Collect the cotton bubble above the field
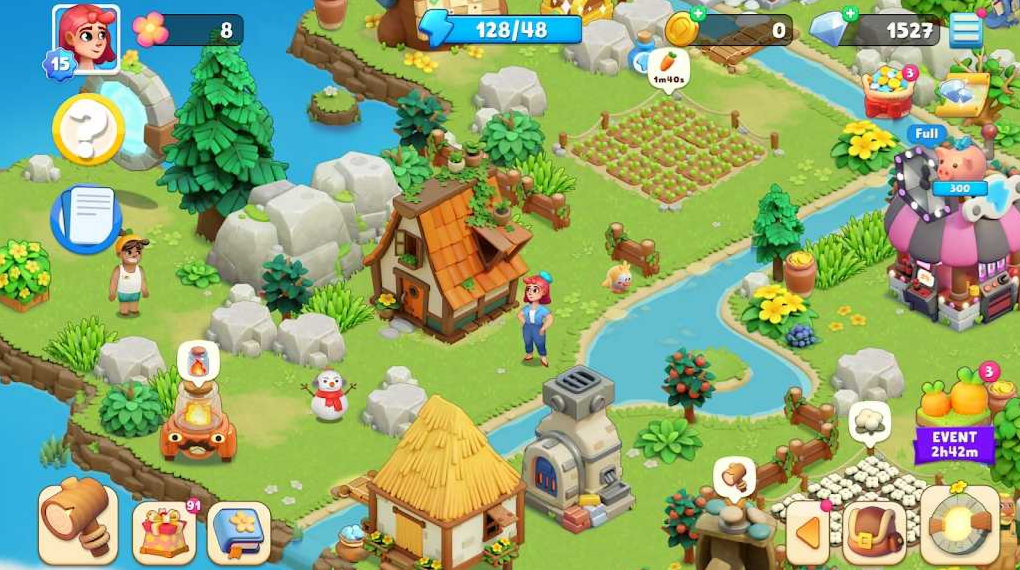The height and width of the screenshot is (570, 1020). click(x=868, y=421)
